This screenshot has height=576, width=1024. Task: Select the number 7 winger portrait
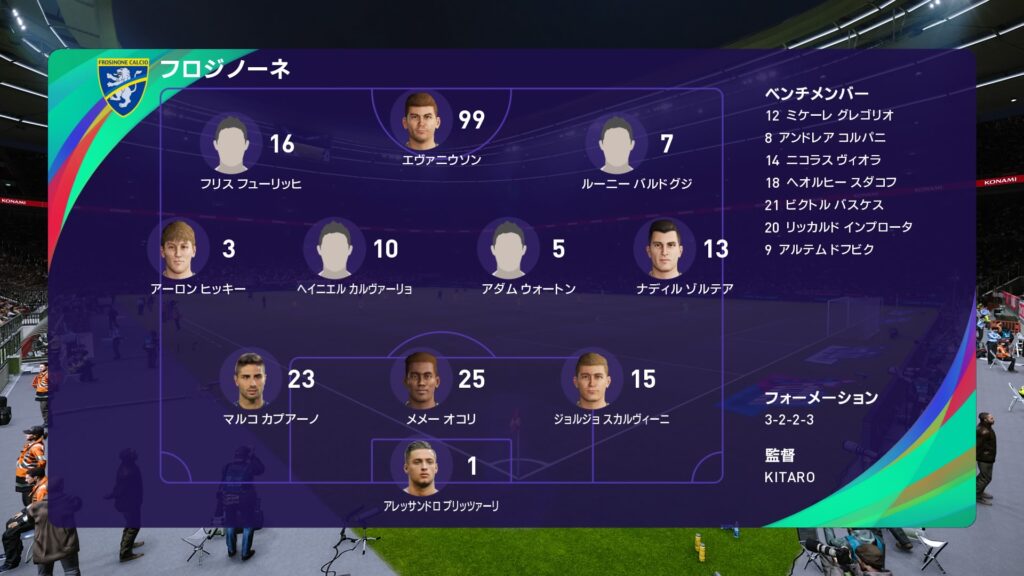point(618,145)
